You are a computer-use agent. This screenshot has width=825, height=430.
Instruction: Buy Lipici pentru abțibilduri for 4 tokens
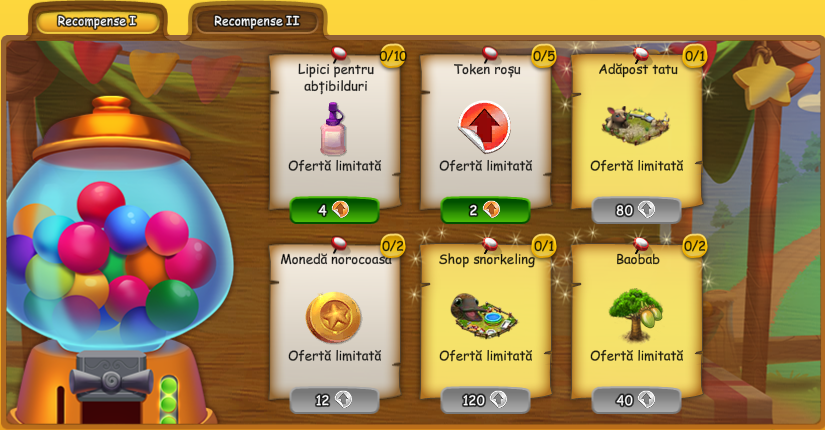tap(334, 210)
